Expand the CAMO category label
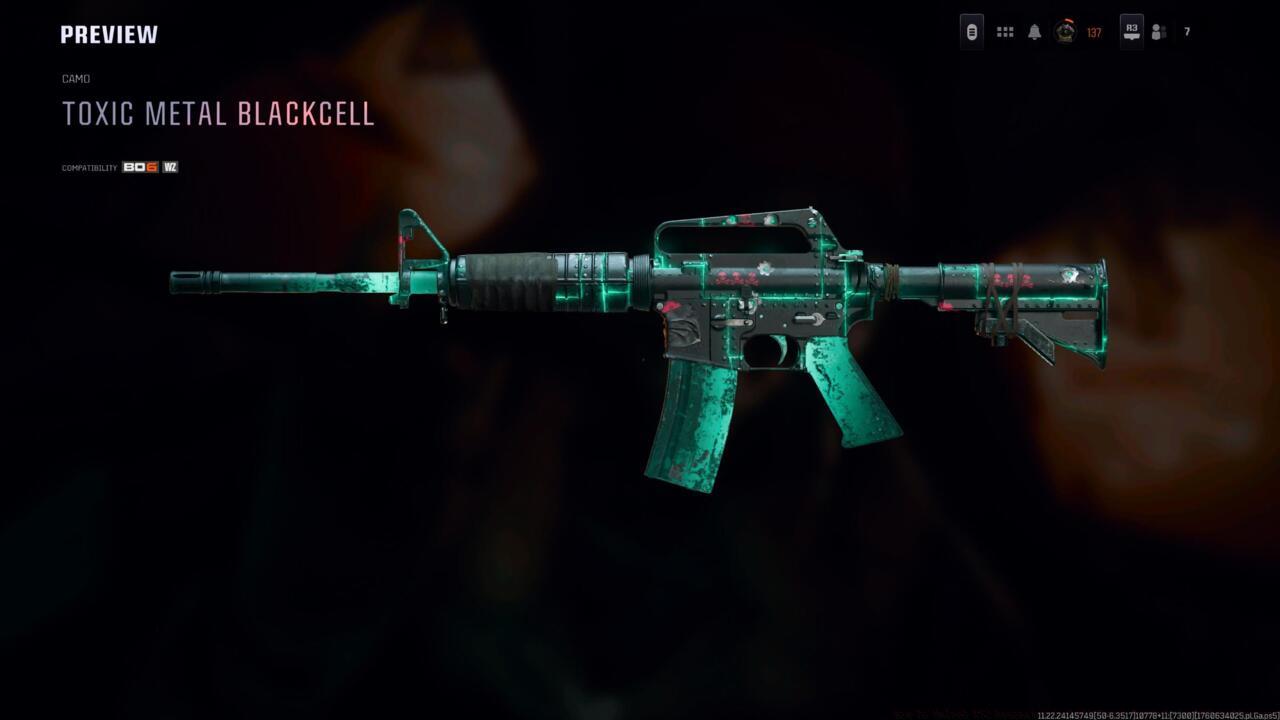 click(x=76, y=78)
